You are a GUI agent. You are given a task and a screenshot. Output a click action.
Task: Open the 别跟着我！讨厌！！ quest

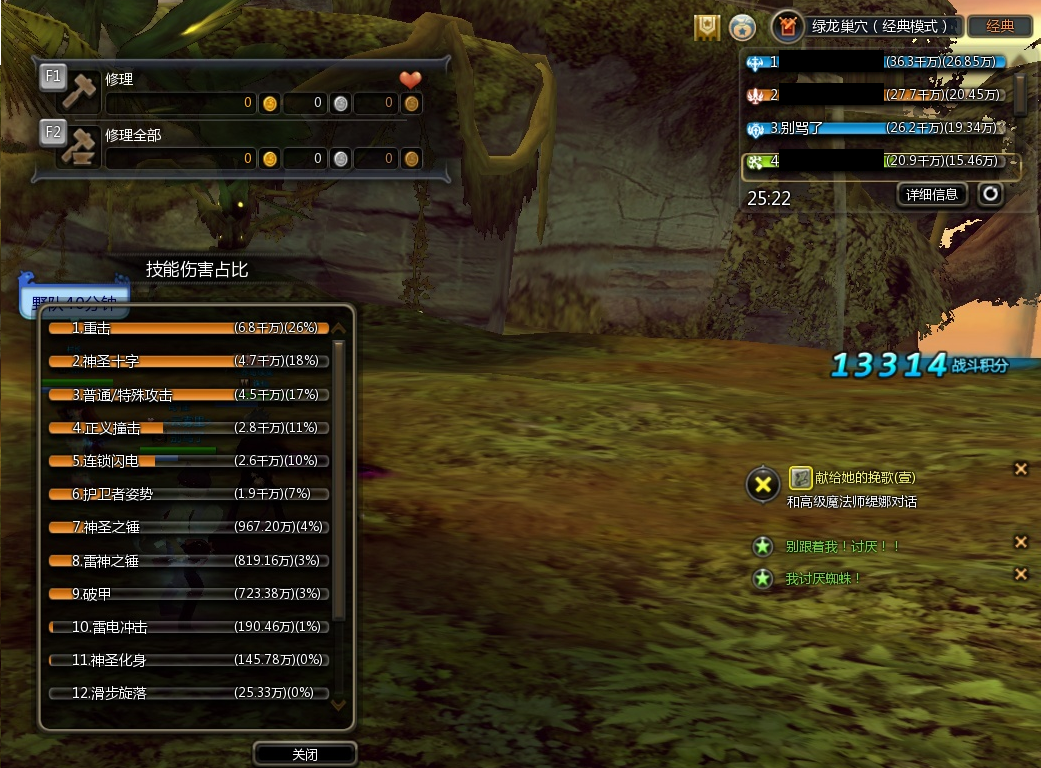point(843,546)
